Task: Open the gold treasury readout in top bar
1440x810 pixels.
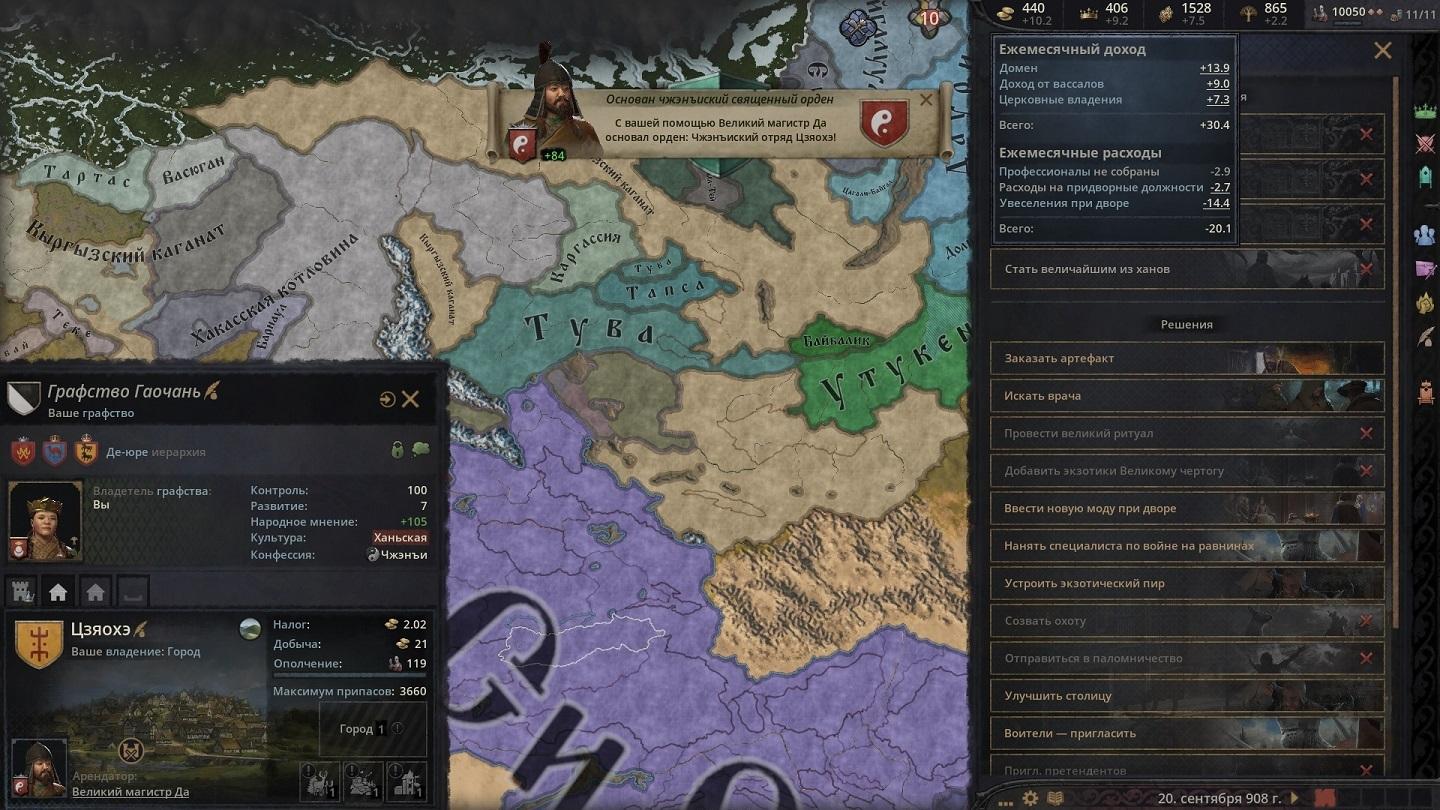Action: click(x=1022, y=13)
